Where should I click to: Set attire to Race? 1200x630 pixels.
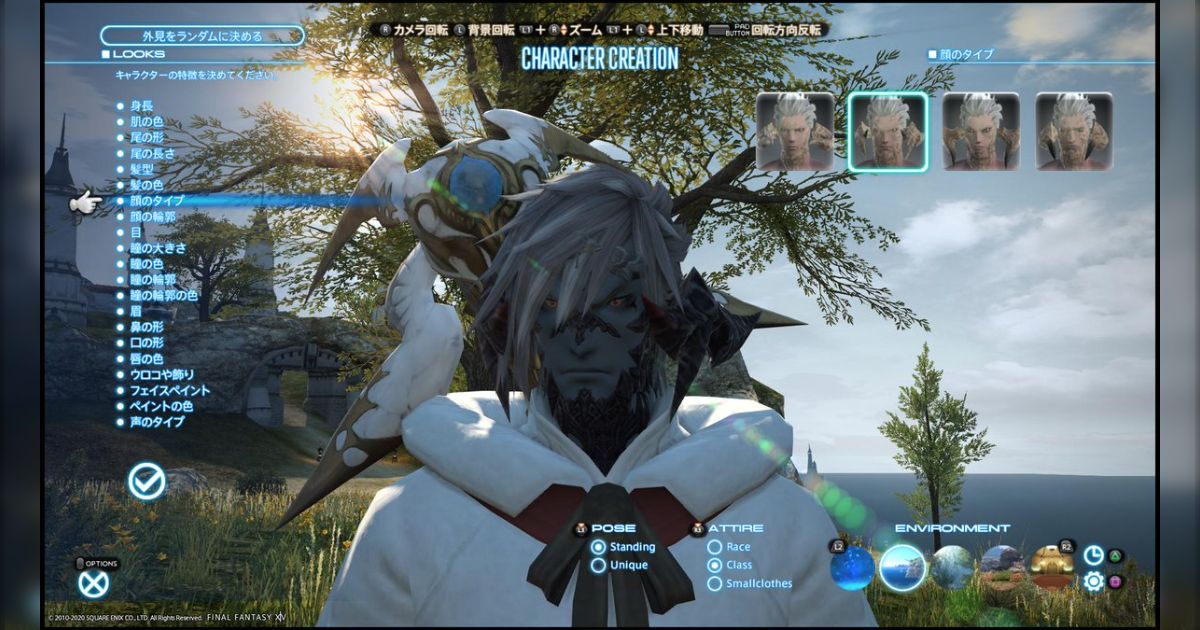[x=715, y=547]
